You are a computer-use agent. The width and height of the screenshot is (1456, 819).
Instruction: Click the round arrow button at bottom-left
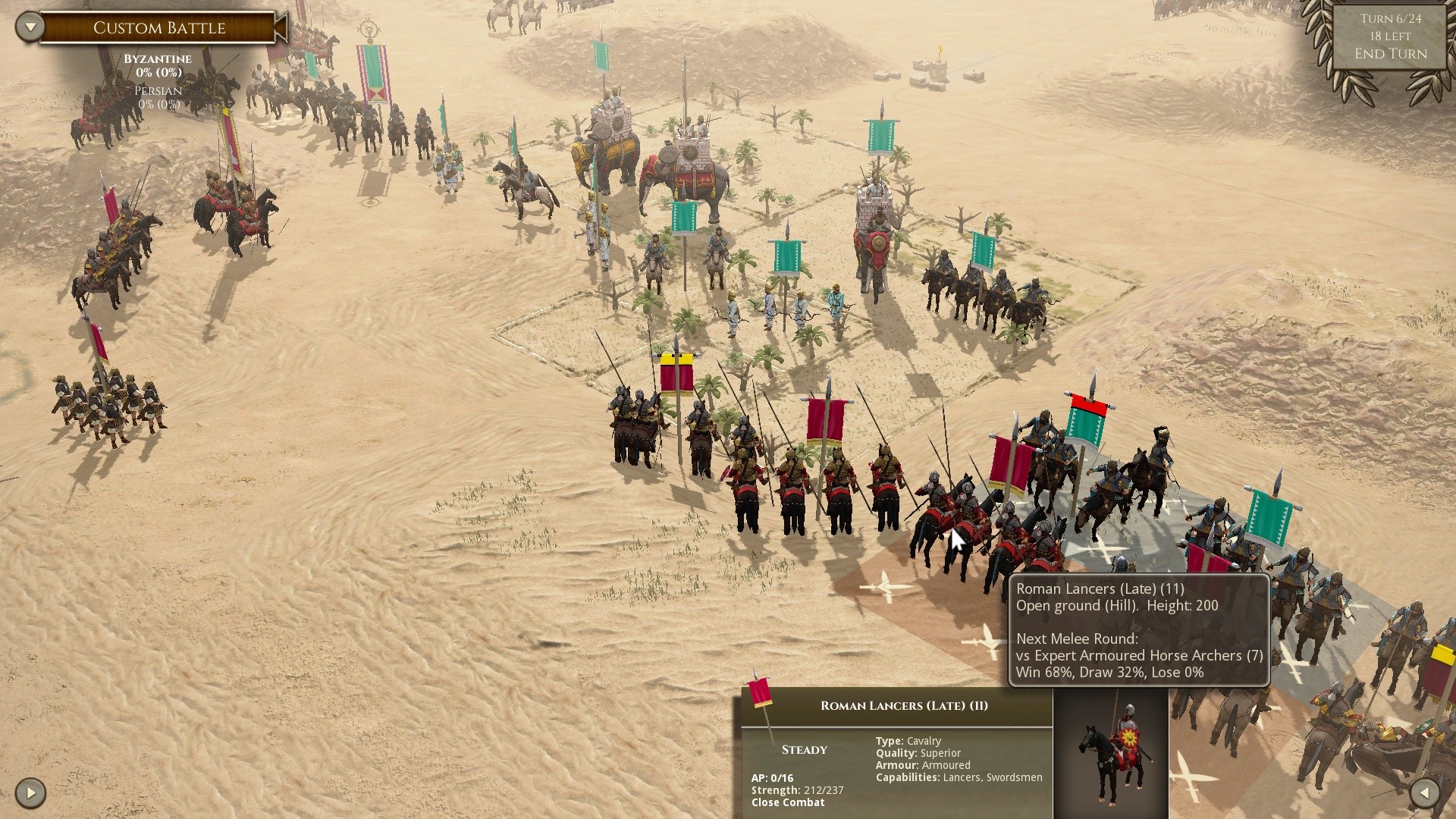[x=30, y=793]
